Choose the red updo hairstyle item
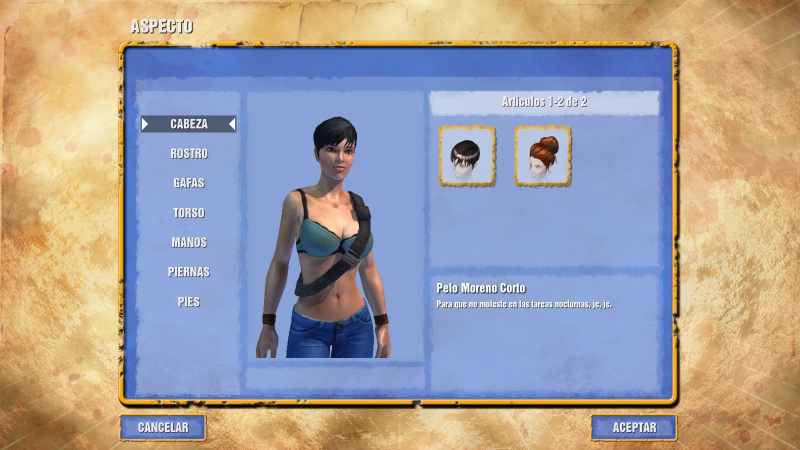 (x=543, y=156)
